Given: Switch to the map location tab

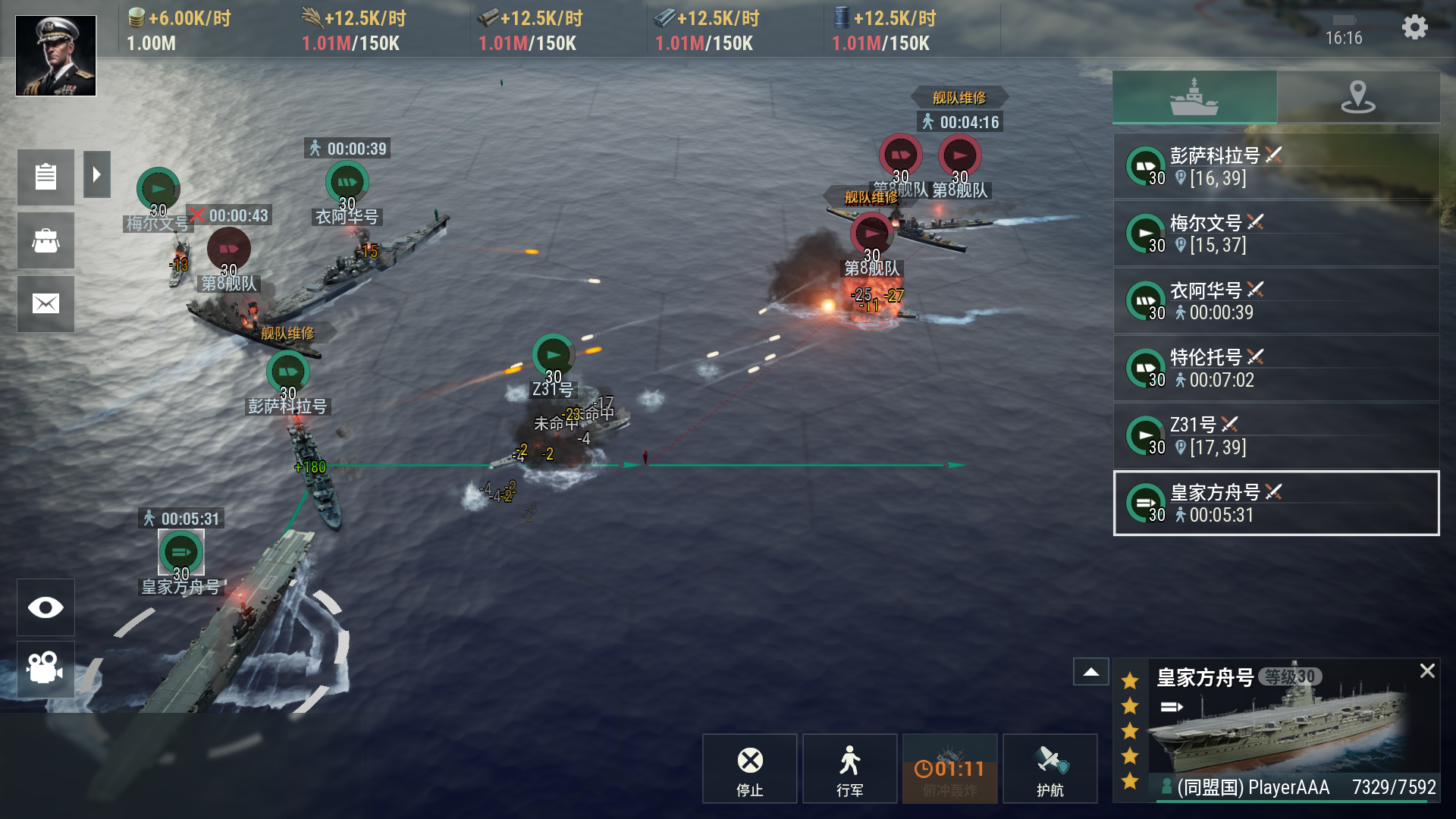Looking at the screenshot, I should (x=1357, y=97).
